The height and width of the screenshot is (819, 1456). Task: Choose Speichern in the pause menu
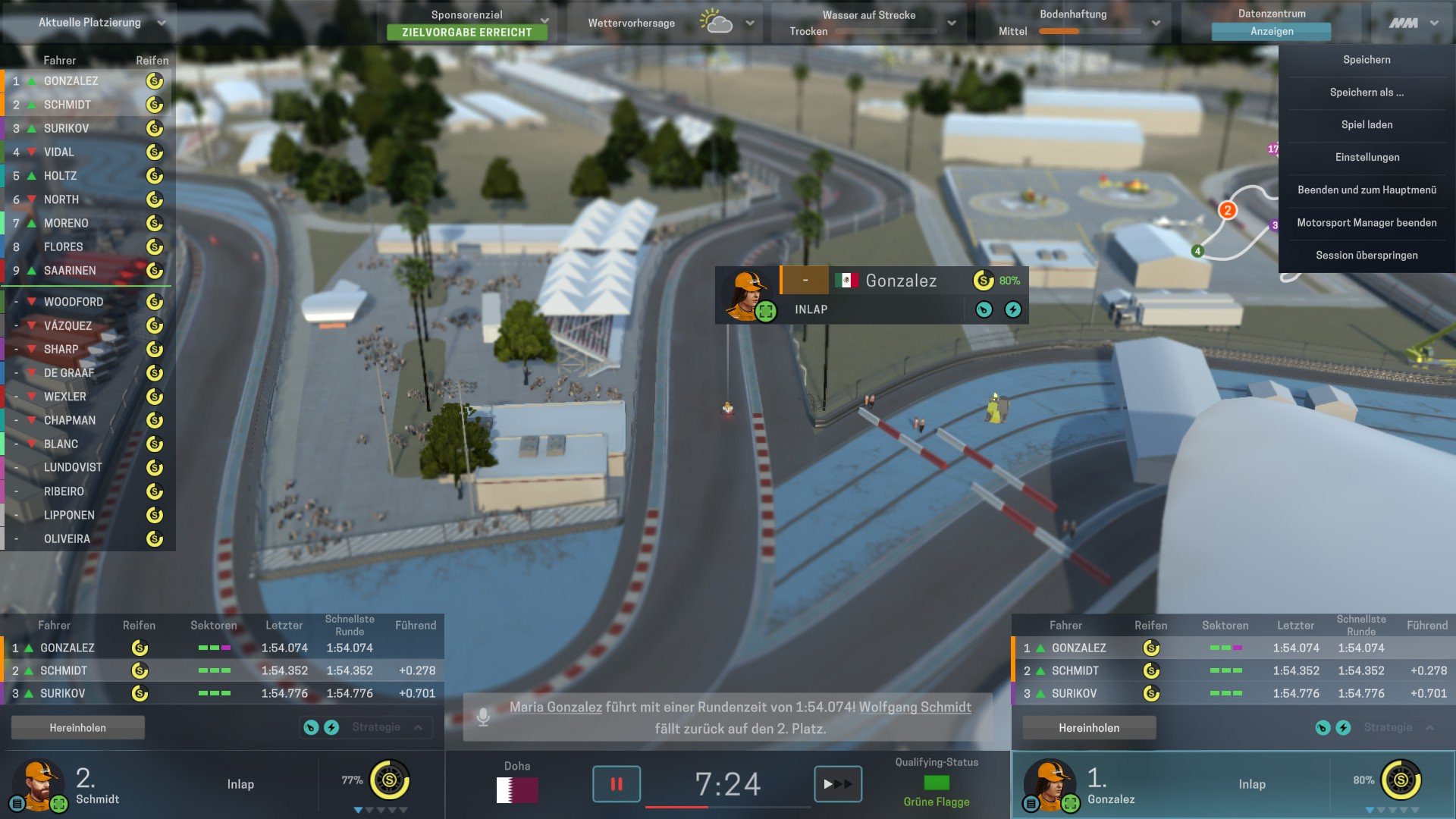click(x=1367, y=60)
